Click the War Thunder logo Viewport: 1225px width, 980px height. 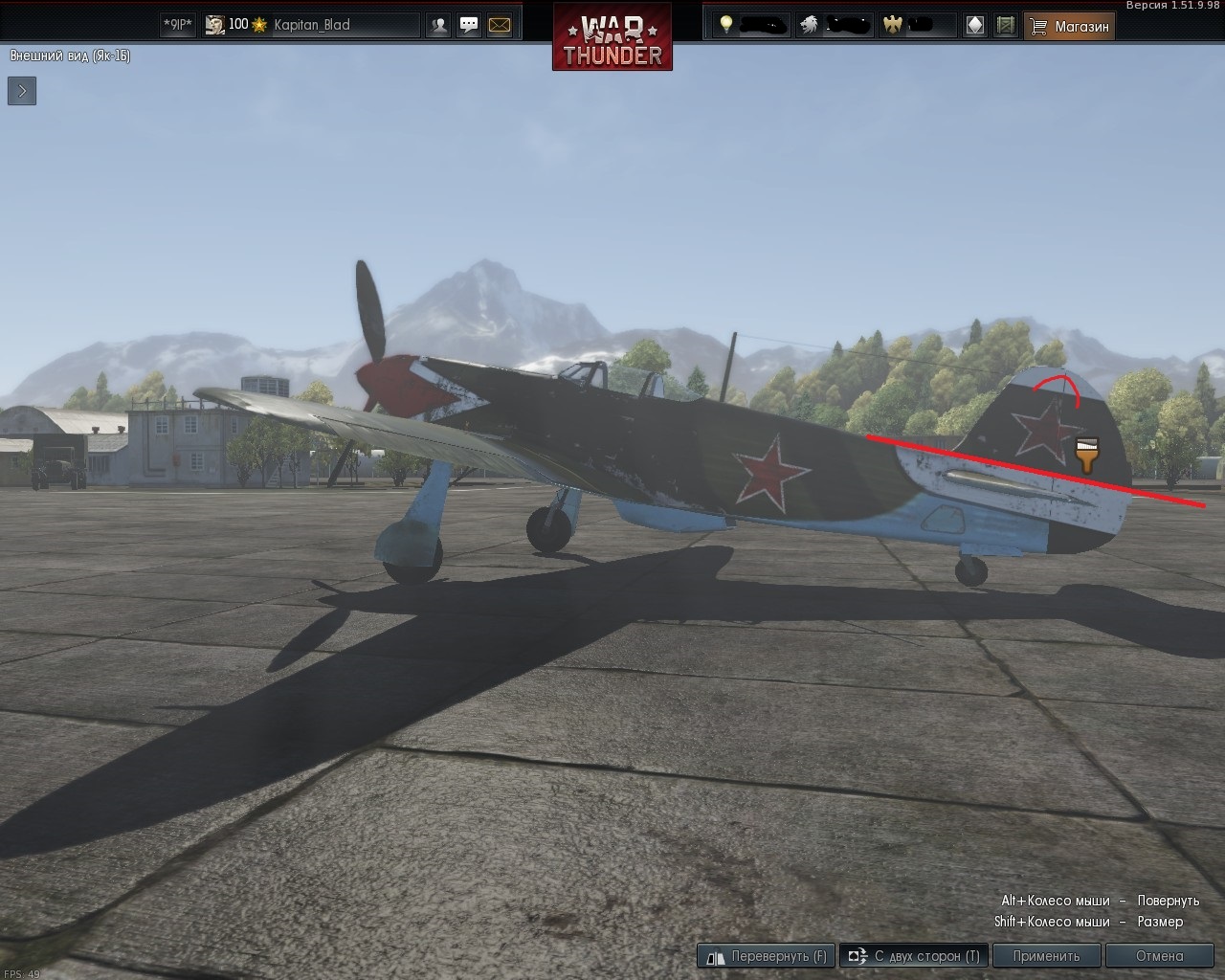[612, 38]
